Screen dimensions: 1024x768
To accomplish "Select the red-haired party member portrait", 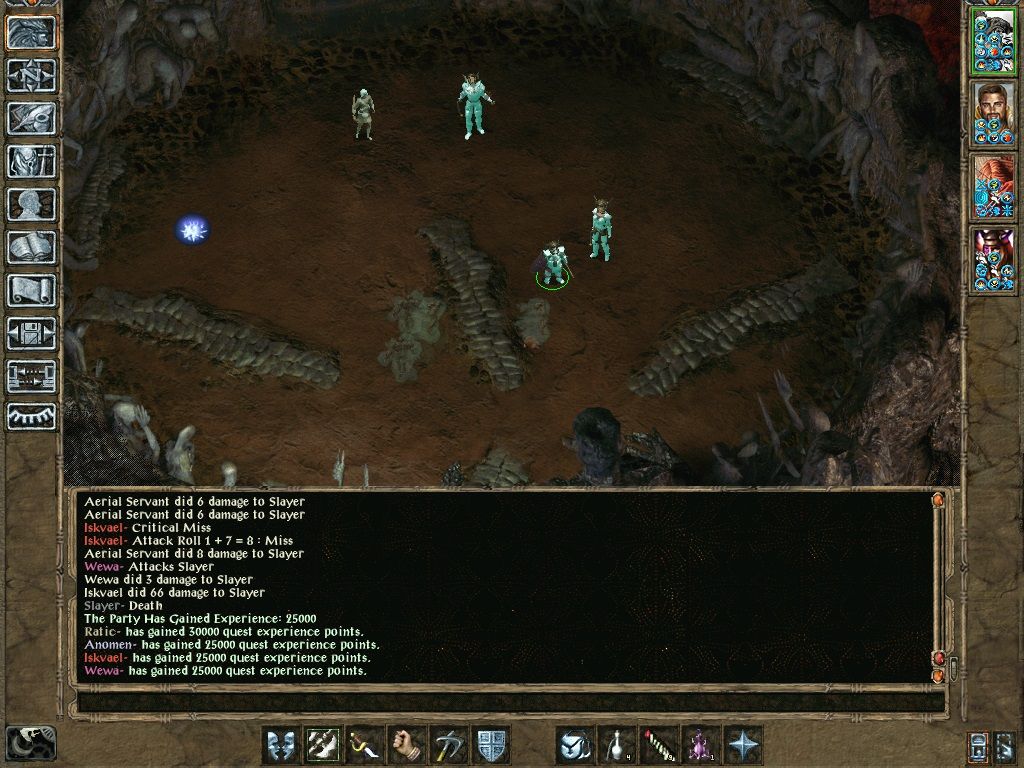I will [994, 187].
